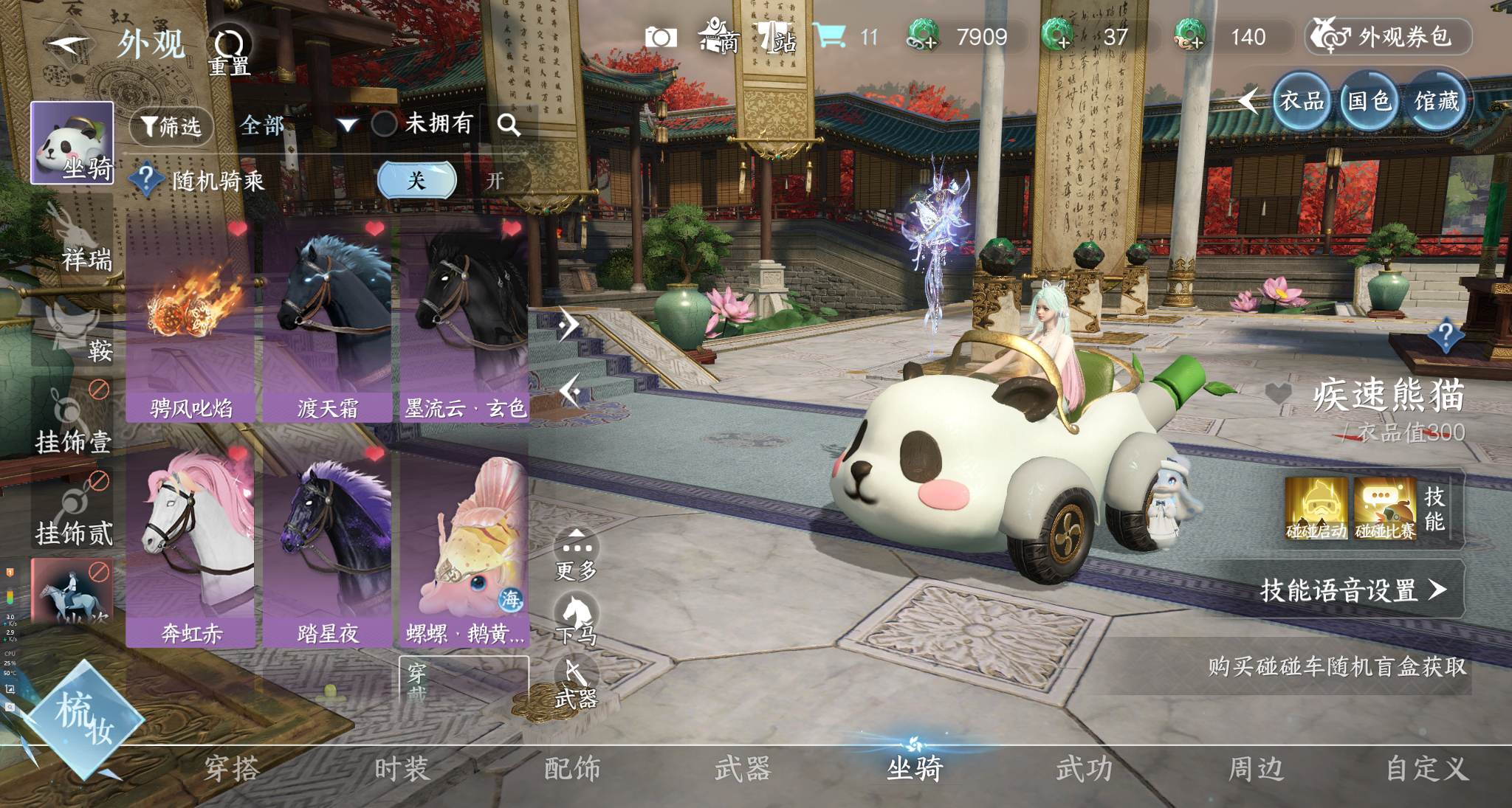Switch to the 武功 bottom tab

tap(1084, 769)
